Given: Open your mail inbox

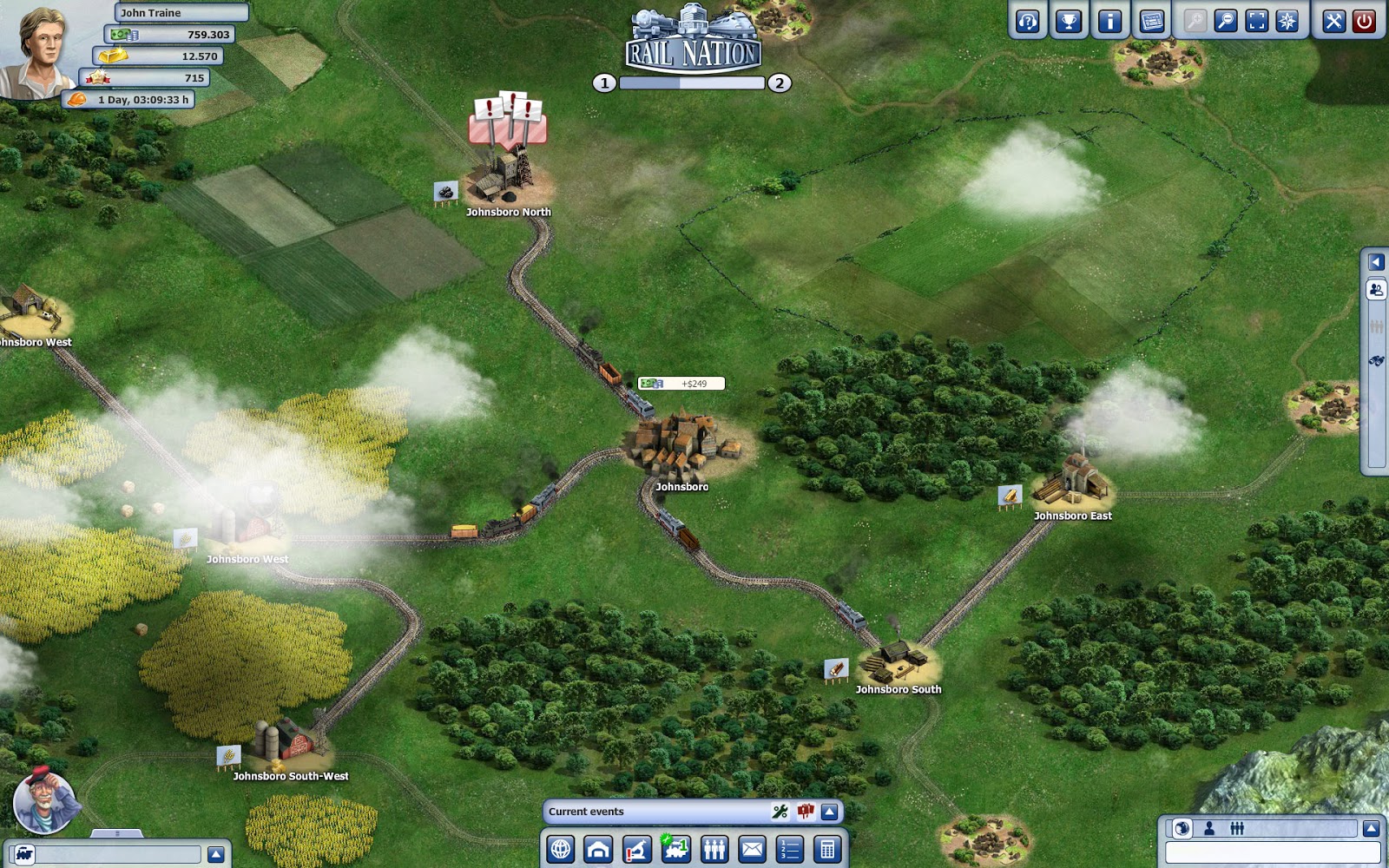Looking at the screenshot, I should [x=753, y=848].
